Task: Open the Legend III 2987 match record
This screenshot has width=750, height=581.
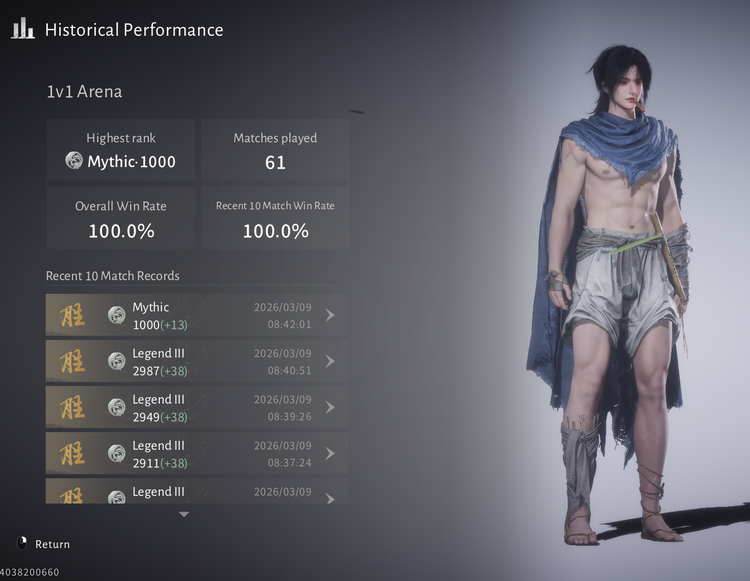Action: tap(197, 361)
